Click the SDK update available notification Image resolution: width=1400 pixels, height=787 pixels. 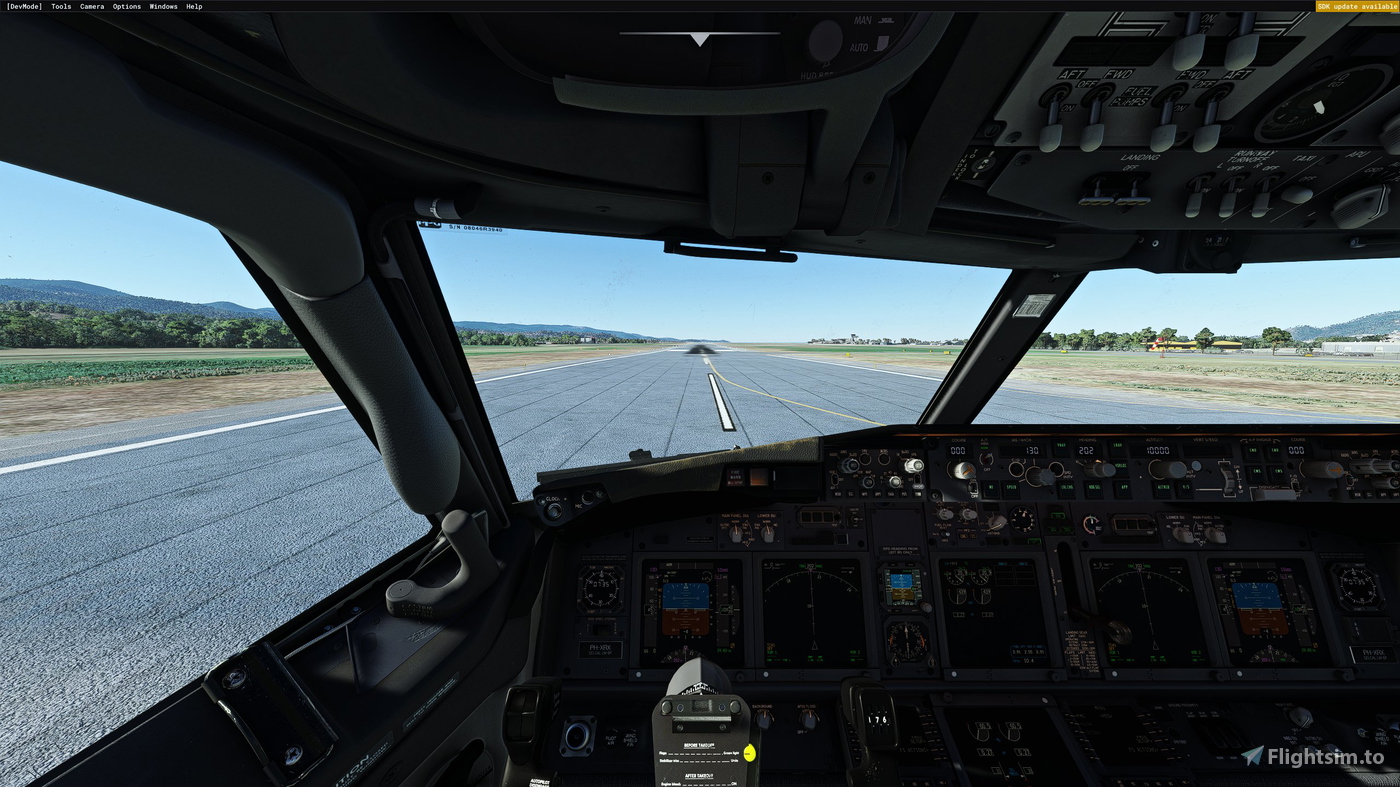1356,6
